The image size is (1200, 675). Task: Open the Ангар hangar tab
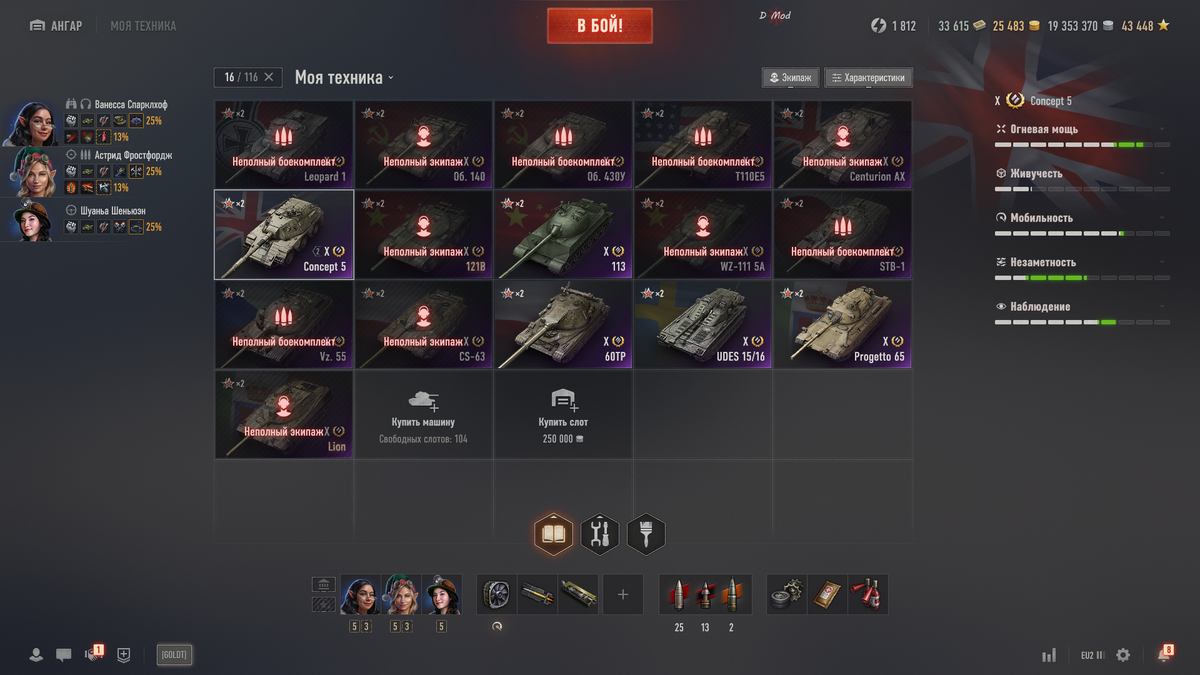[x=57, y=26]
